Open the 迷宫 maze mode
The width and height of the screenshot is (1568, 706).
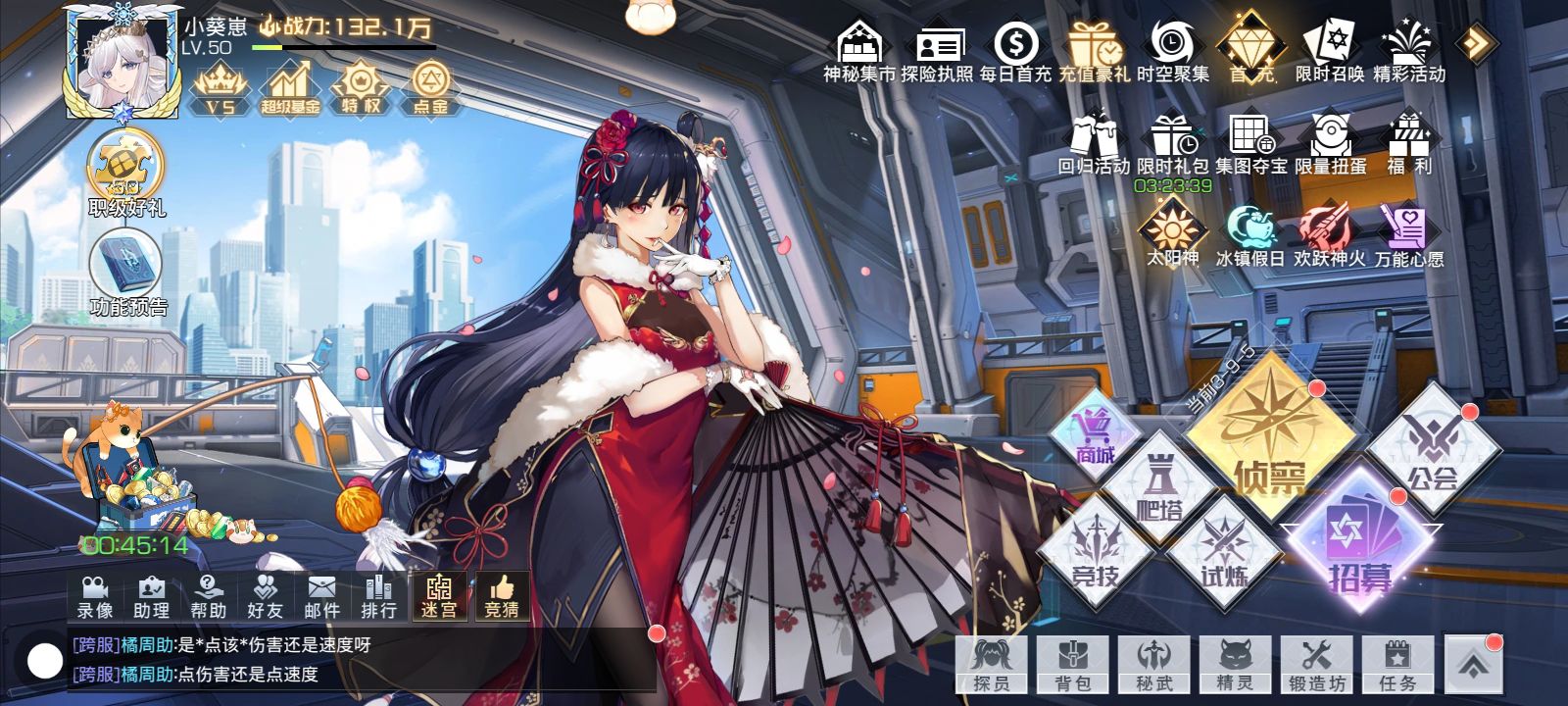pyautogui.click(x=439, y=597)
